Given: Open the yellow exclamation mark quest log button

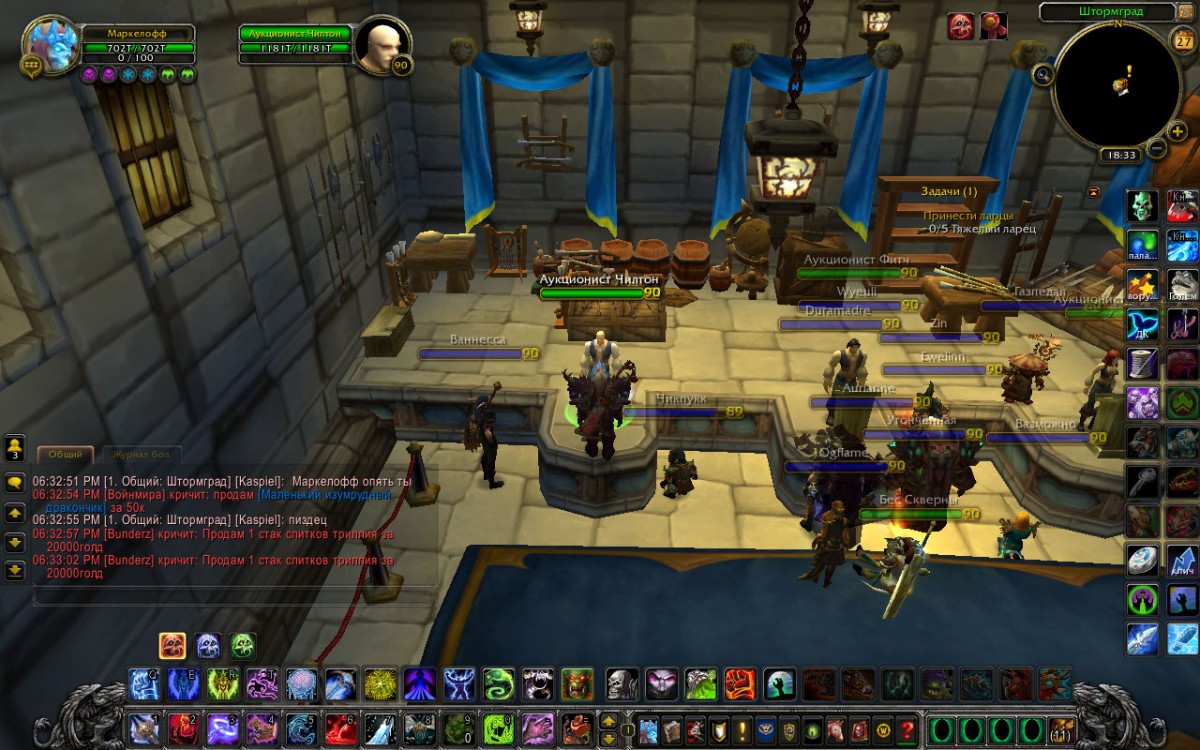Looking at the screenshot, I should click(742, 729).
